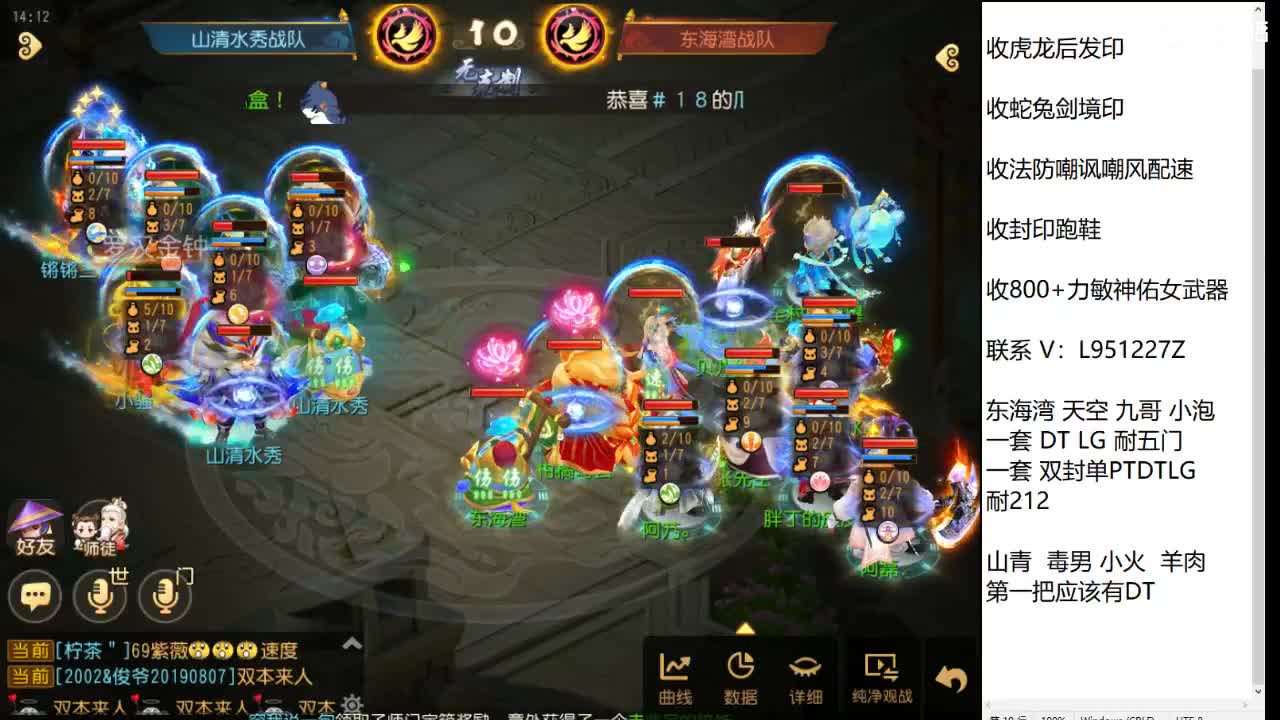Toggle the 门 guild channel microphone
Screen dimensions: 1280x720
click(163, 596)
